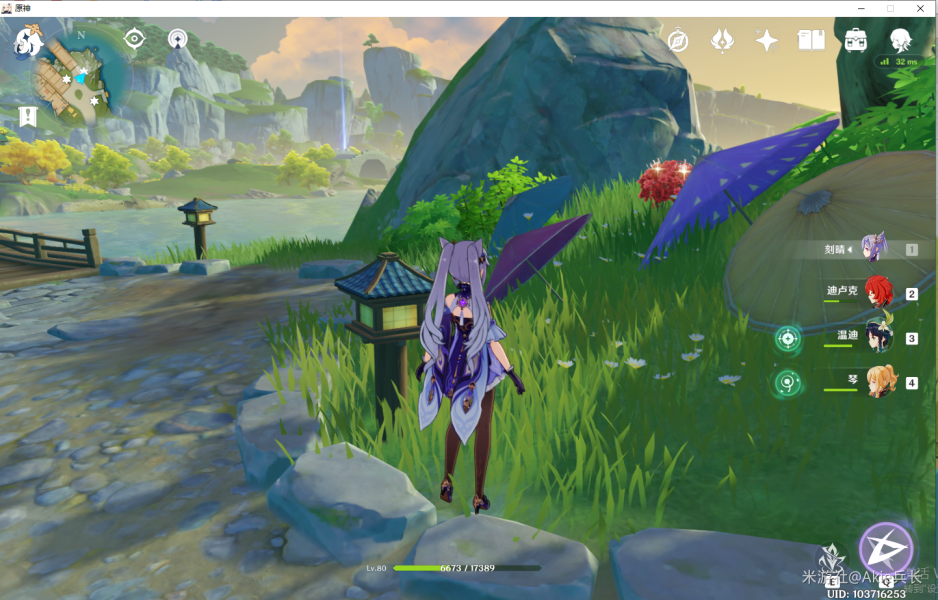Open the backpack inventory

coord(855,40)
